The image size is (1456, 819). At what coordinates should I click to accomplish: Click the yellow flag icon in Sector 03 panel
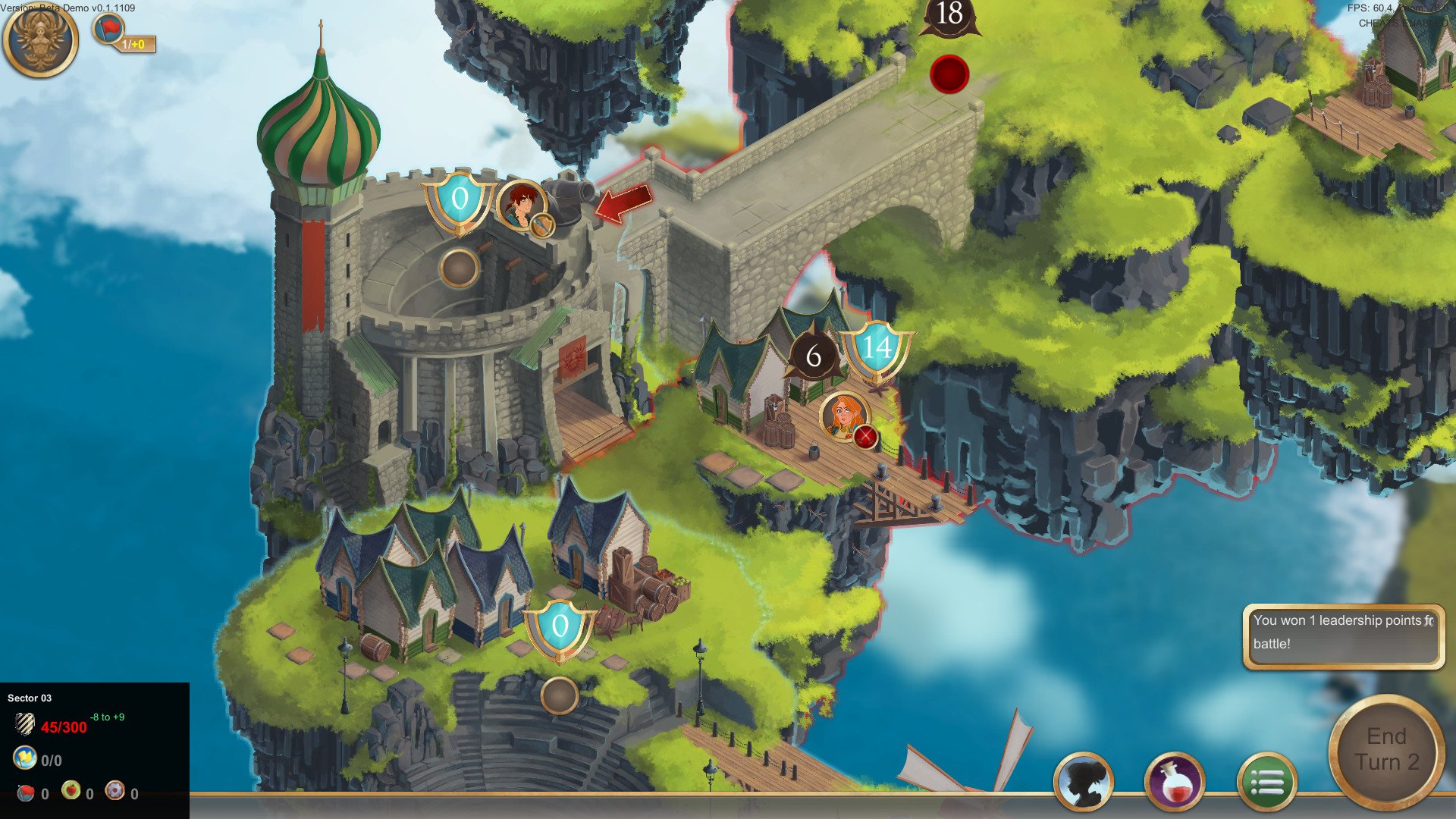[26, 758]
